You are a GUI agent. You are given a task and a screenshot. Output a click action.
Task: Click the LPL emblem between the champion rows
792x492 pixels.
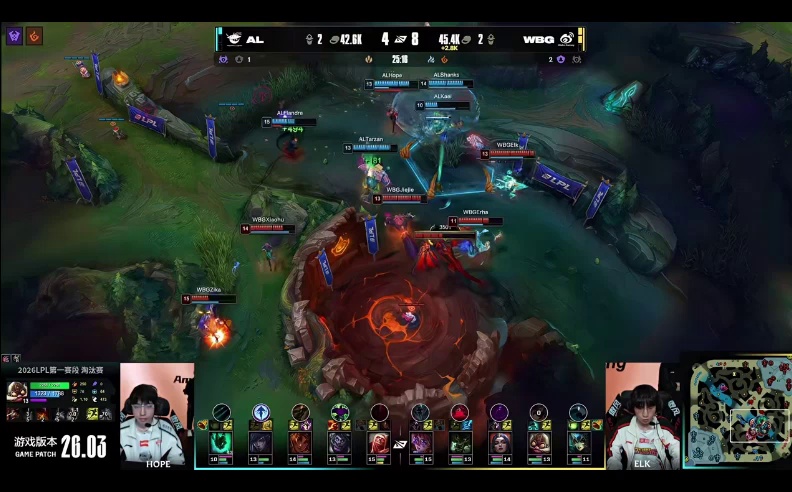click(400, 442)
